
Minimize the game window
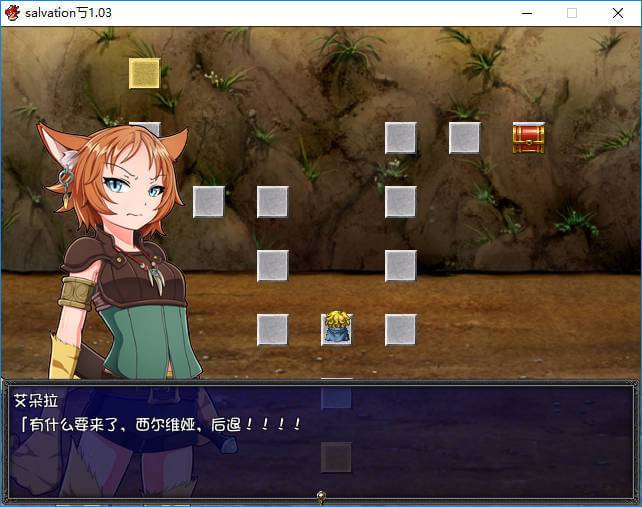526,13
